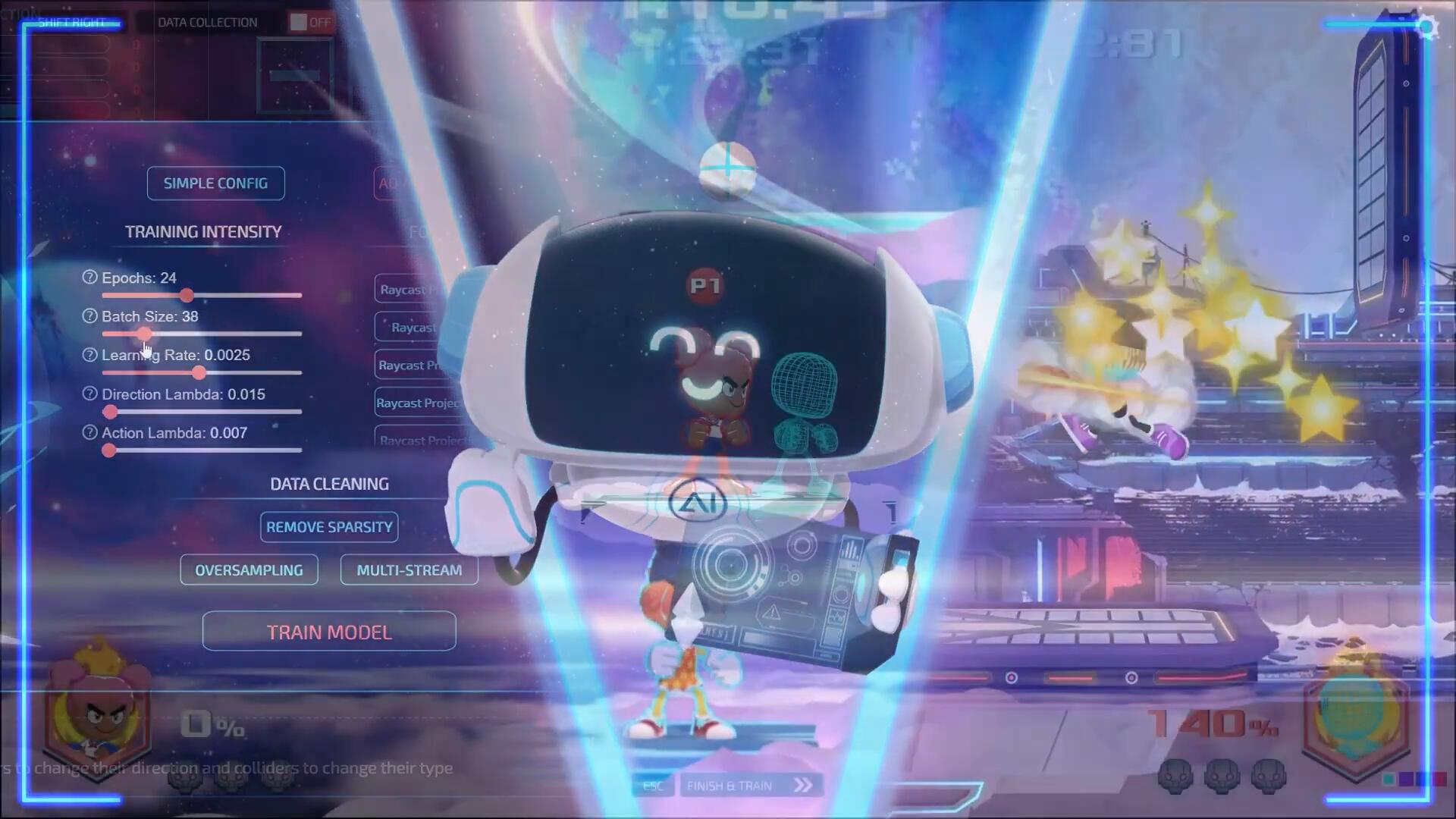The image size is (1456, 819).
Task: Click the Batch Size slider handle
Action: pyautogui.click(x=144, y=334)
